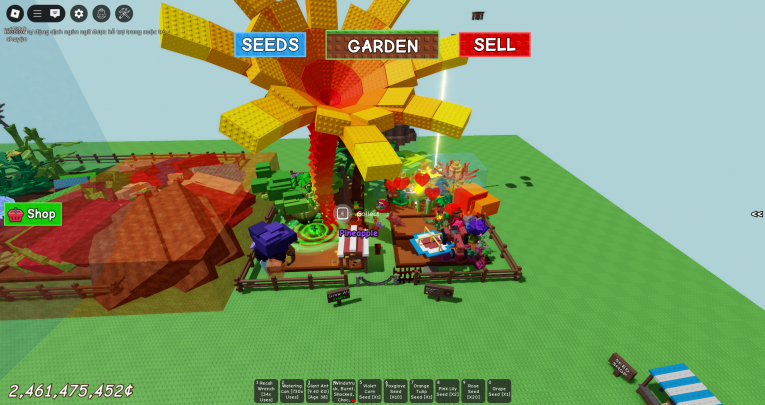Equip the Violet Corn Seed
Image resolution: width=765 pixels, height=405 pixels.
click(x=370, y=391)
